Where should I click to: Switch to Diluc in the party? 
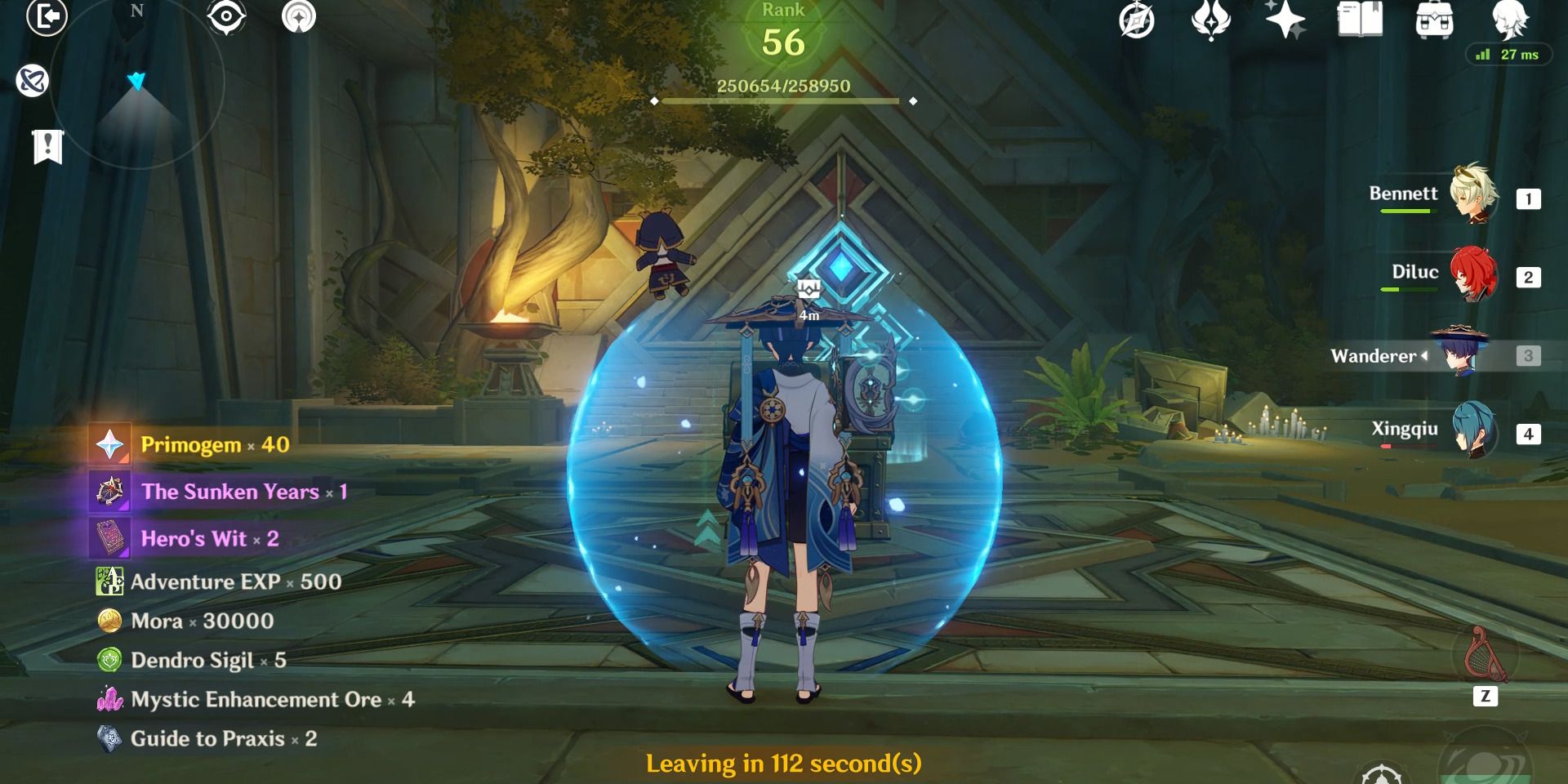pos(1474,274)
